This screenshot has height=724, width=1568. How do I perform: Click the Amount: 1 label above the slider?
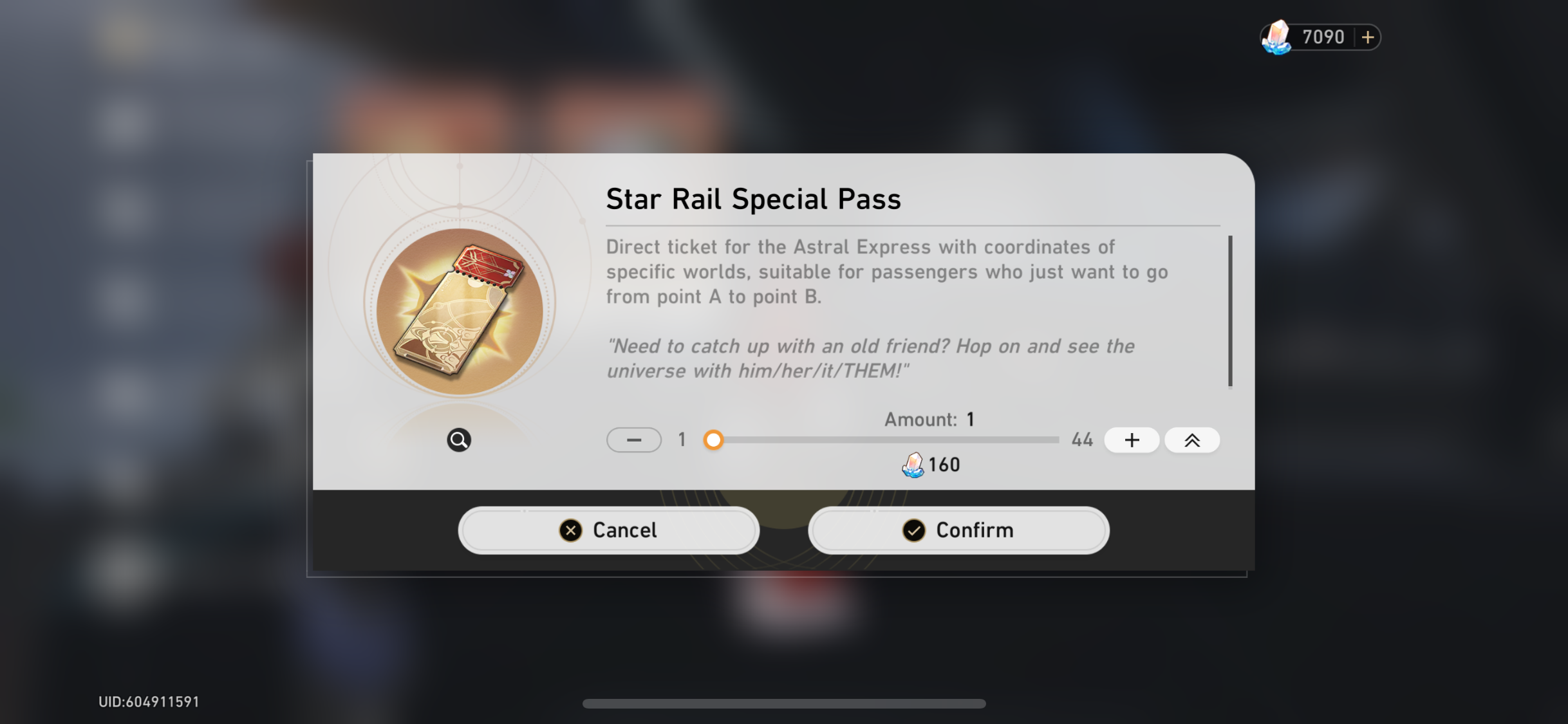click(x=928, y=419)
